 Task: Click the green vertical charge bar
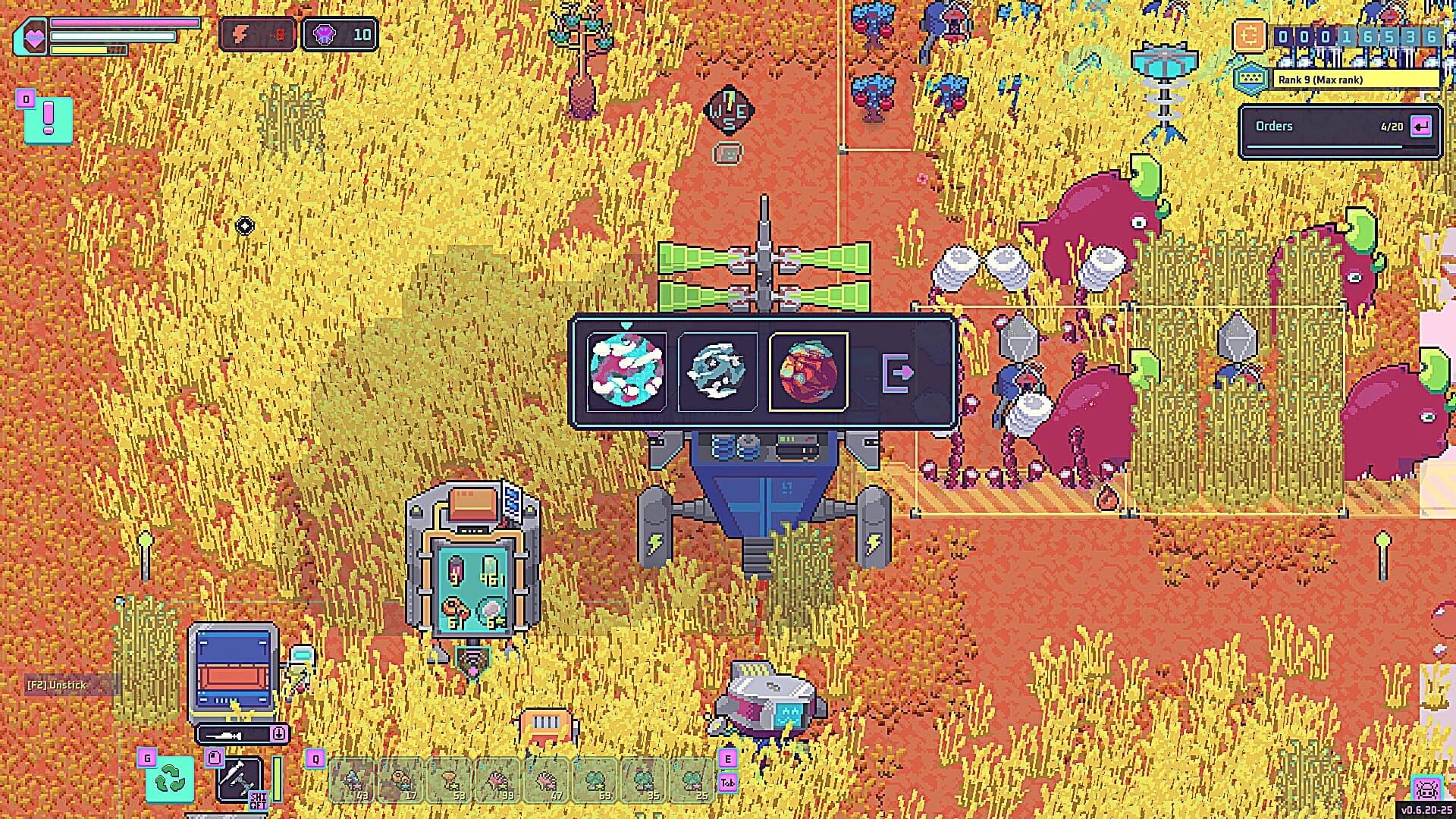coord(276,780)
